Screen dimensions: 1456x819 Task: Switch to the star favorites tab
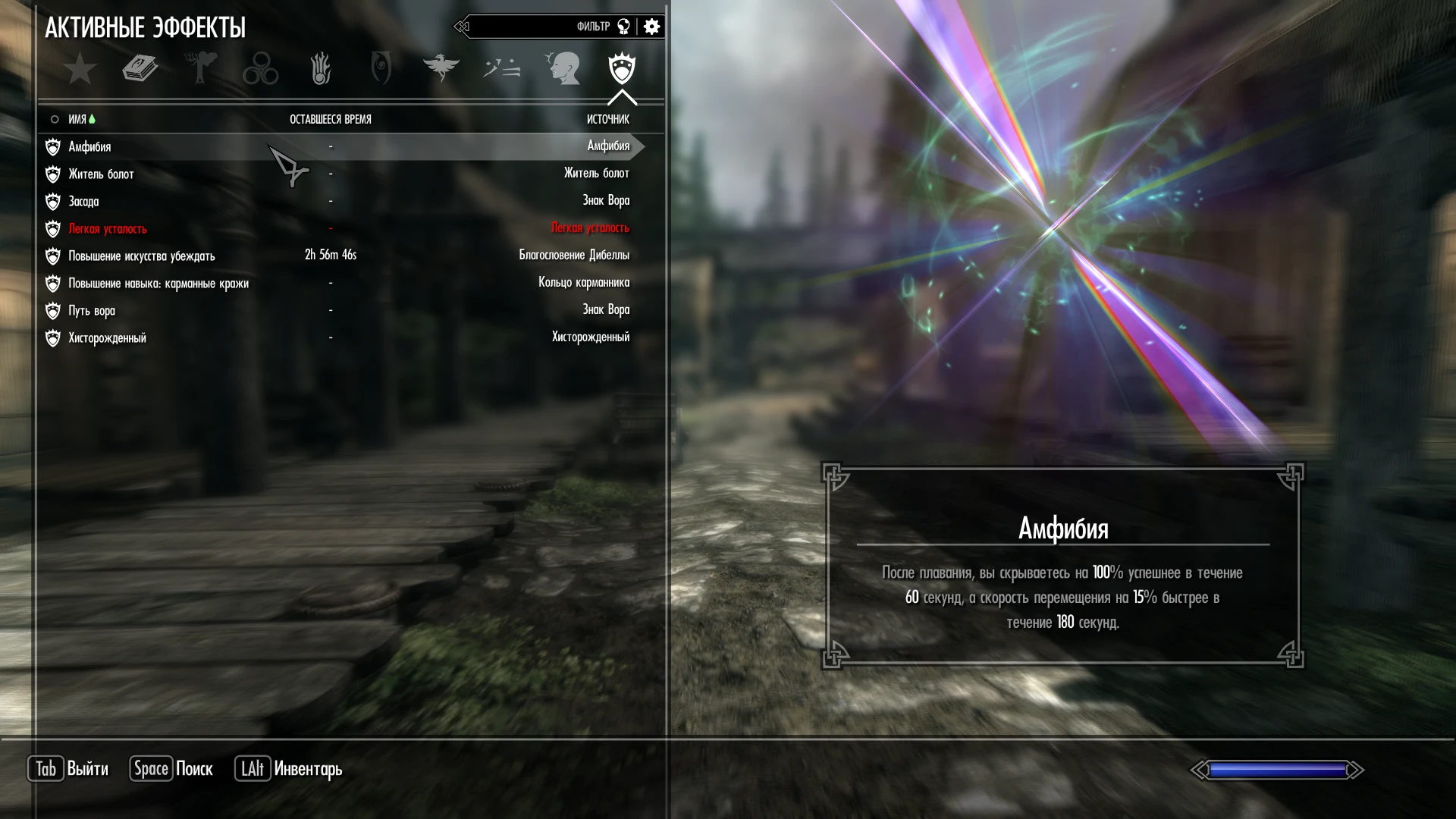[x=80, y=69]
